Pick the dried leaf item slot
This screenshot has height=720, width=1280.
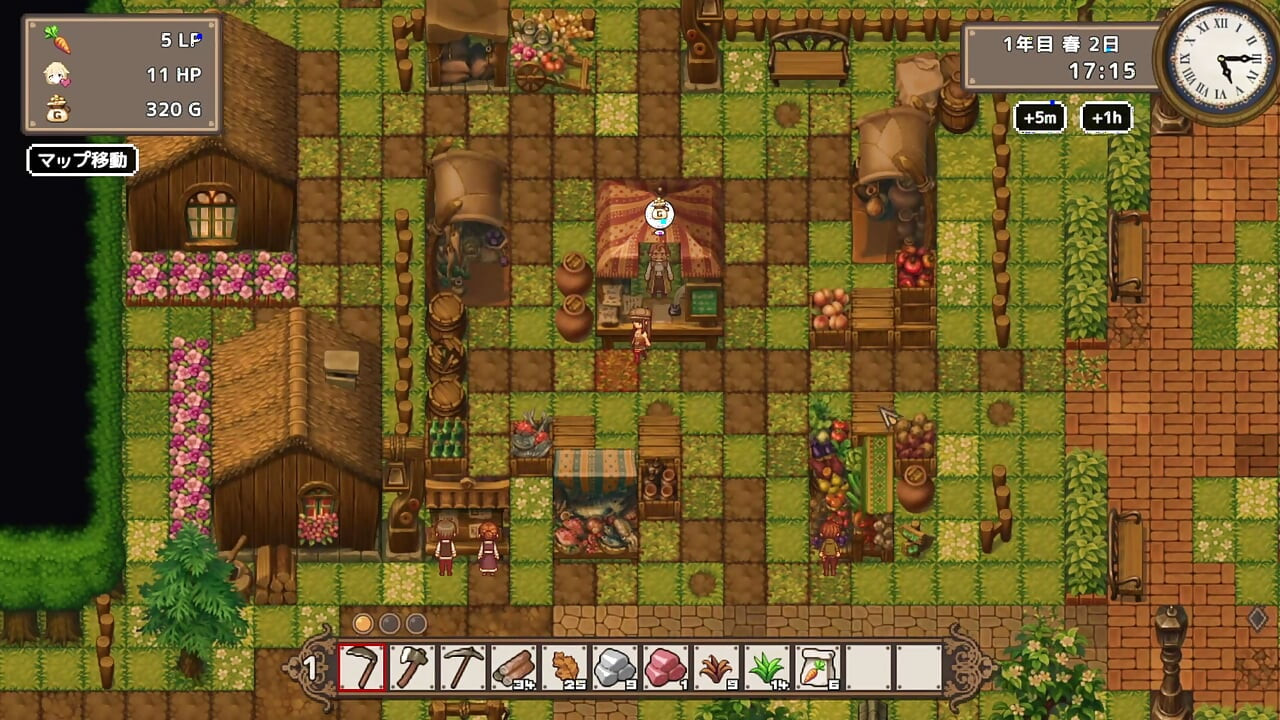click(565, 667)
